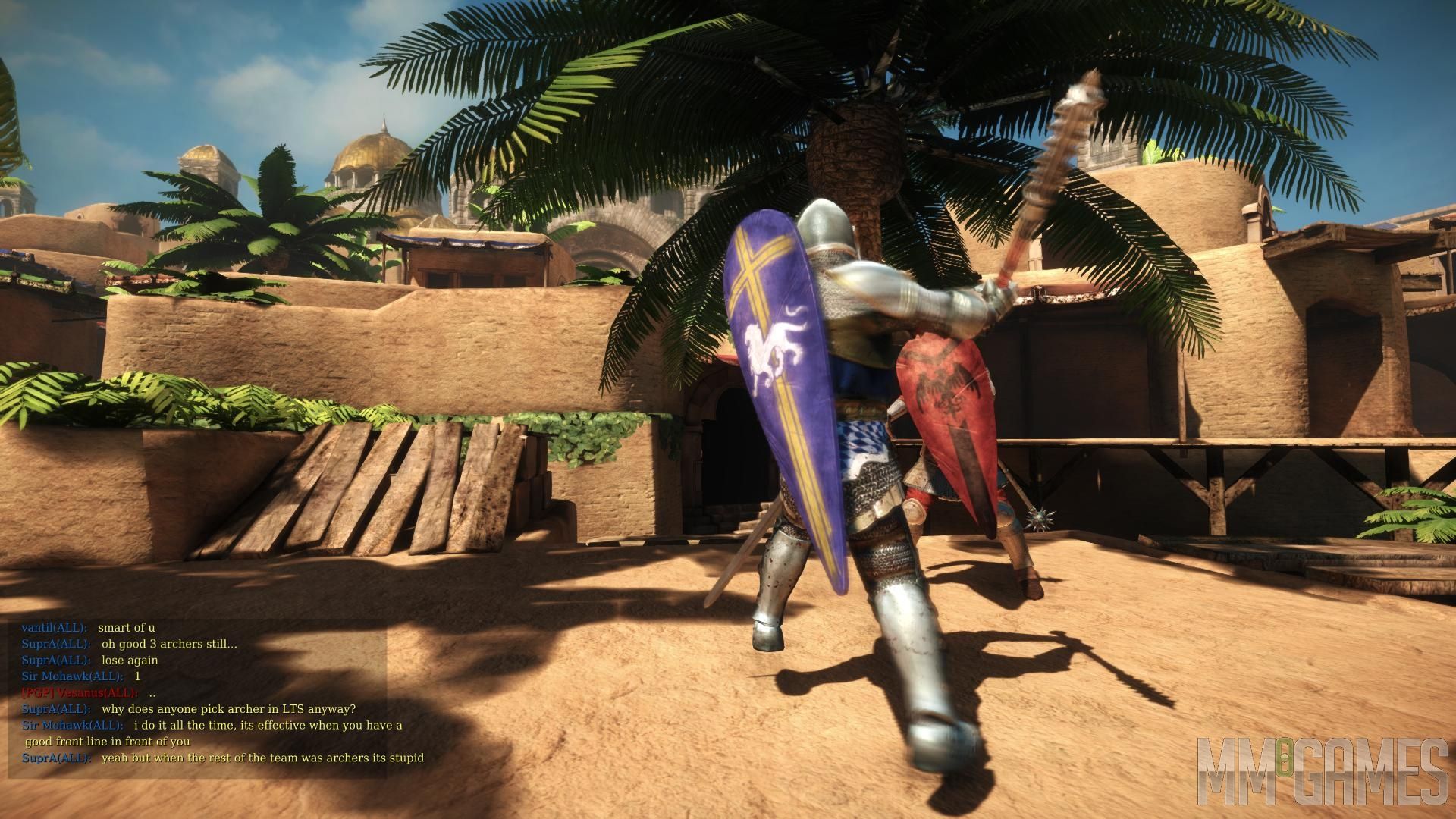The width and height of the screenshot is (1456, 819).
Task: Select the vantil(ALL) player name
Action: (55, 627)
